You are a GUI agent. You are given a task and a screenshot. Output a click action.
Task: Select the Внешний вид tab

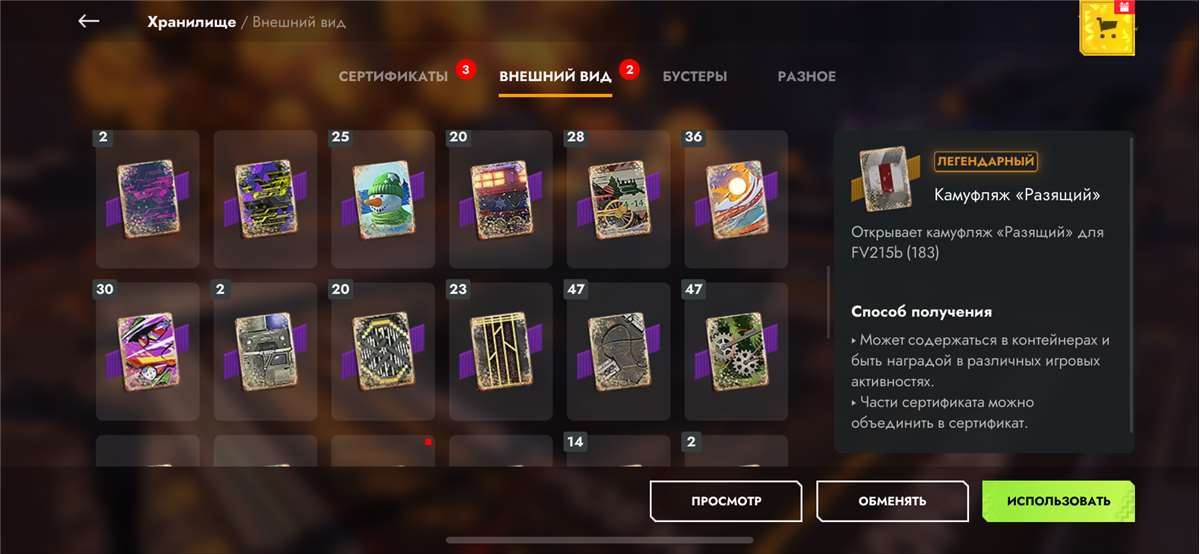coord(555,77)
